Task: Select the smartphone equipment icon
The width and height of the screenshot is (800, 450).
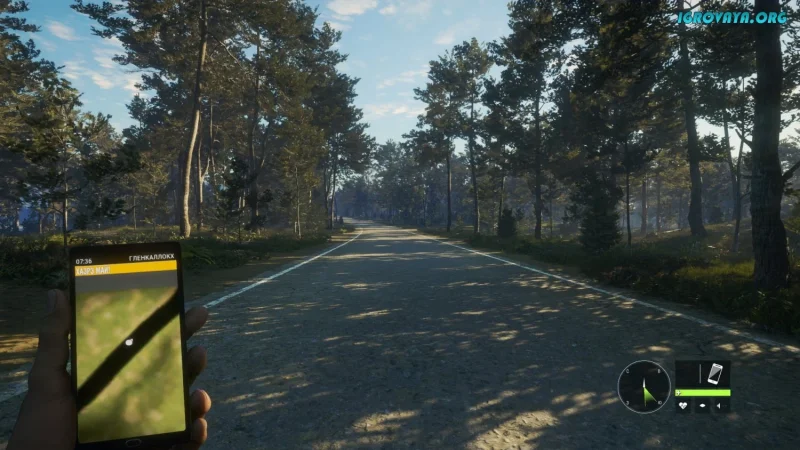Action: click(714, 374)
